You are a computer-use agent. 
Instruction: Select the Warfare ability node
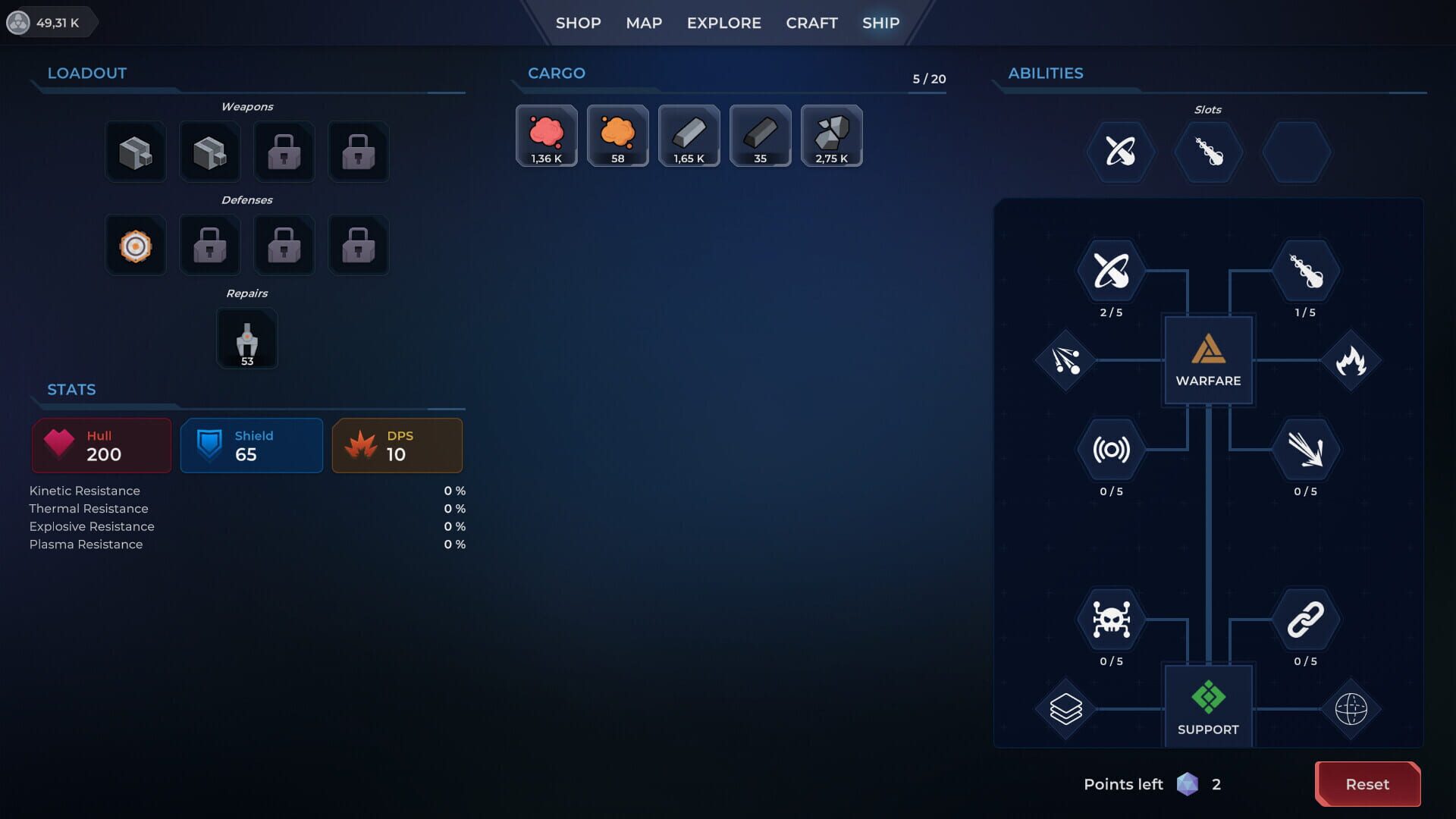click(x=1208, y=360)
